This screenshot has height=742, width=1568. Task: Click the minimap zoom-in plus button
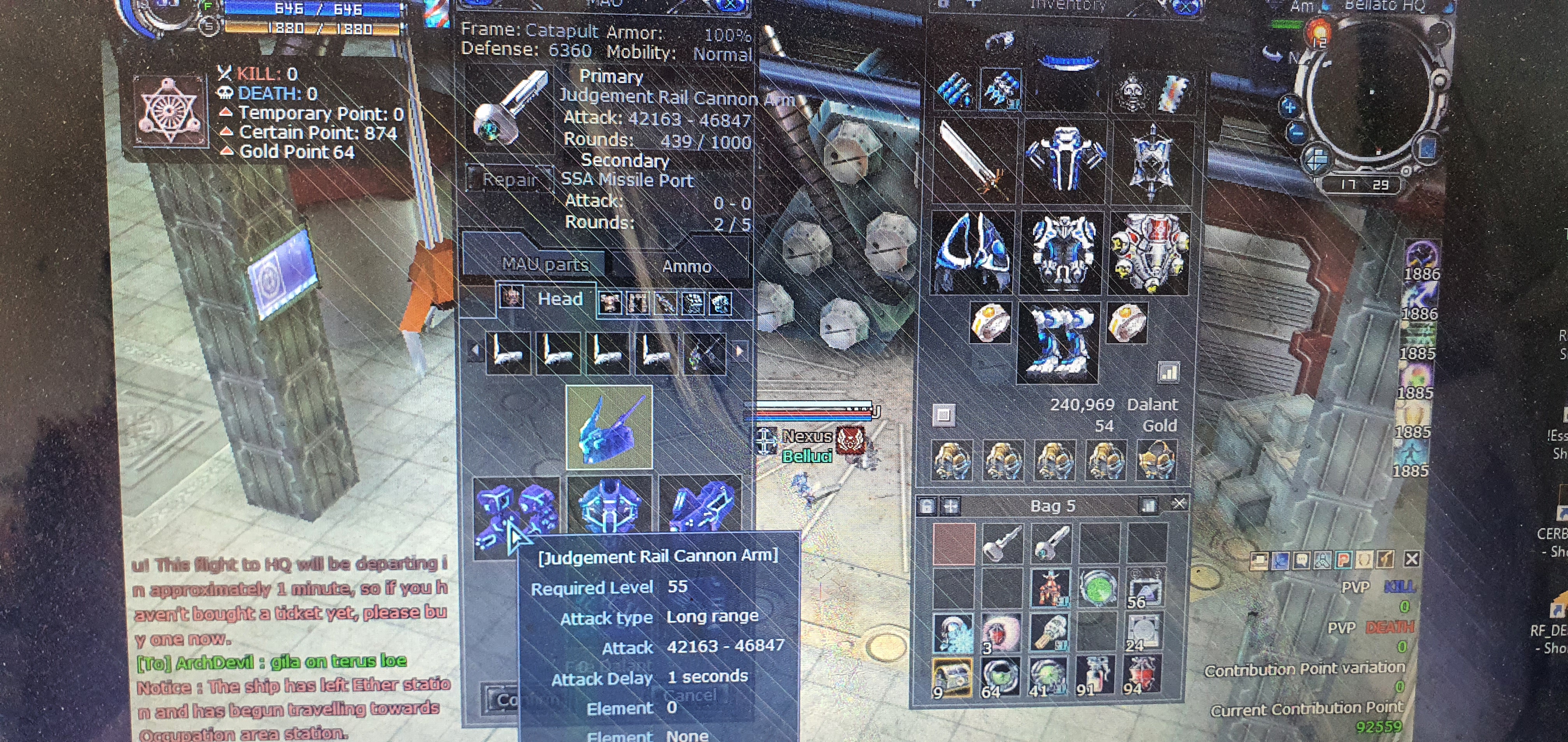point(1289,108)
